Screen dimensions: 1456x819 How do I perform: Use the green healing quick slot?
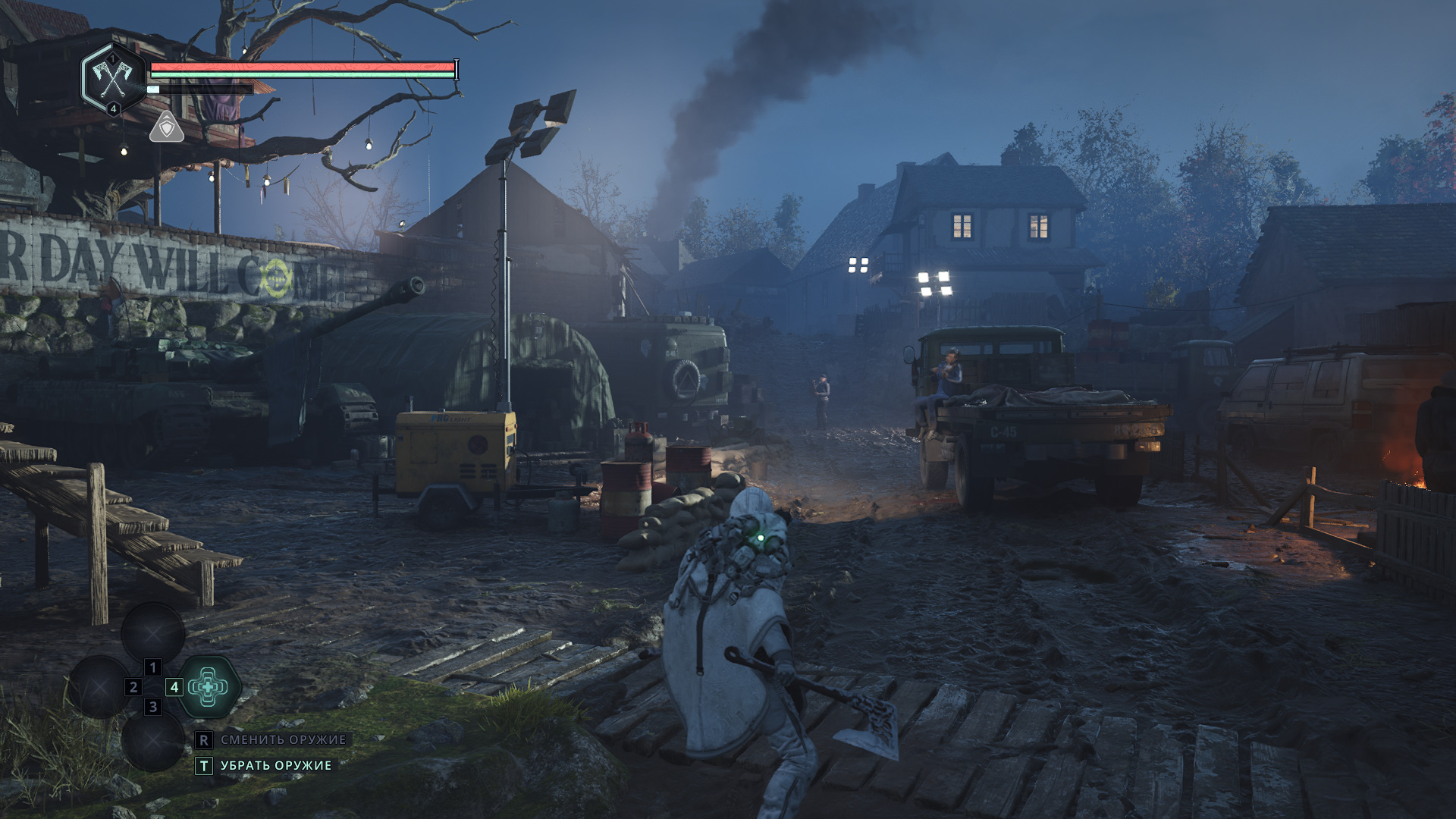[x=209, y=687]
